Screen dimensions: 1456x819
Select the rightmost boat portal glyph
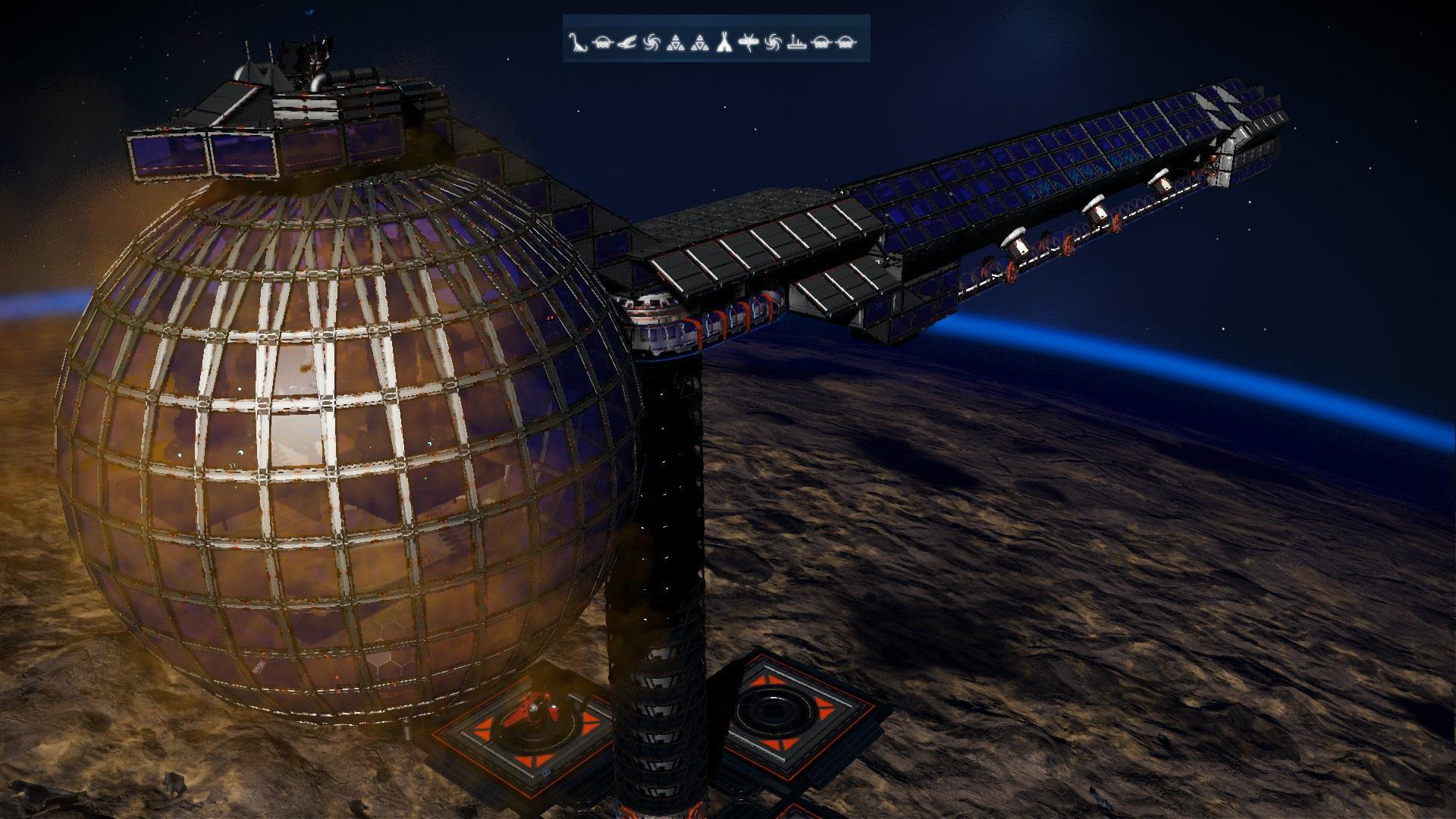pos(844,43)
